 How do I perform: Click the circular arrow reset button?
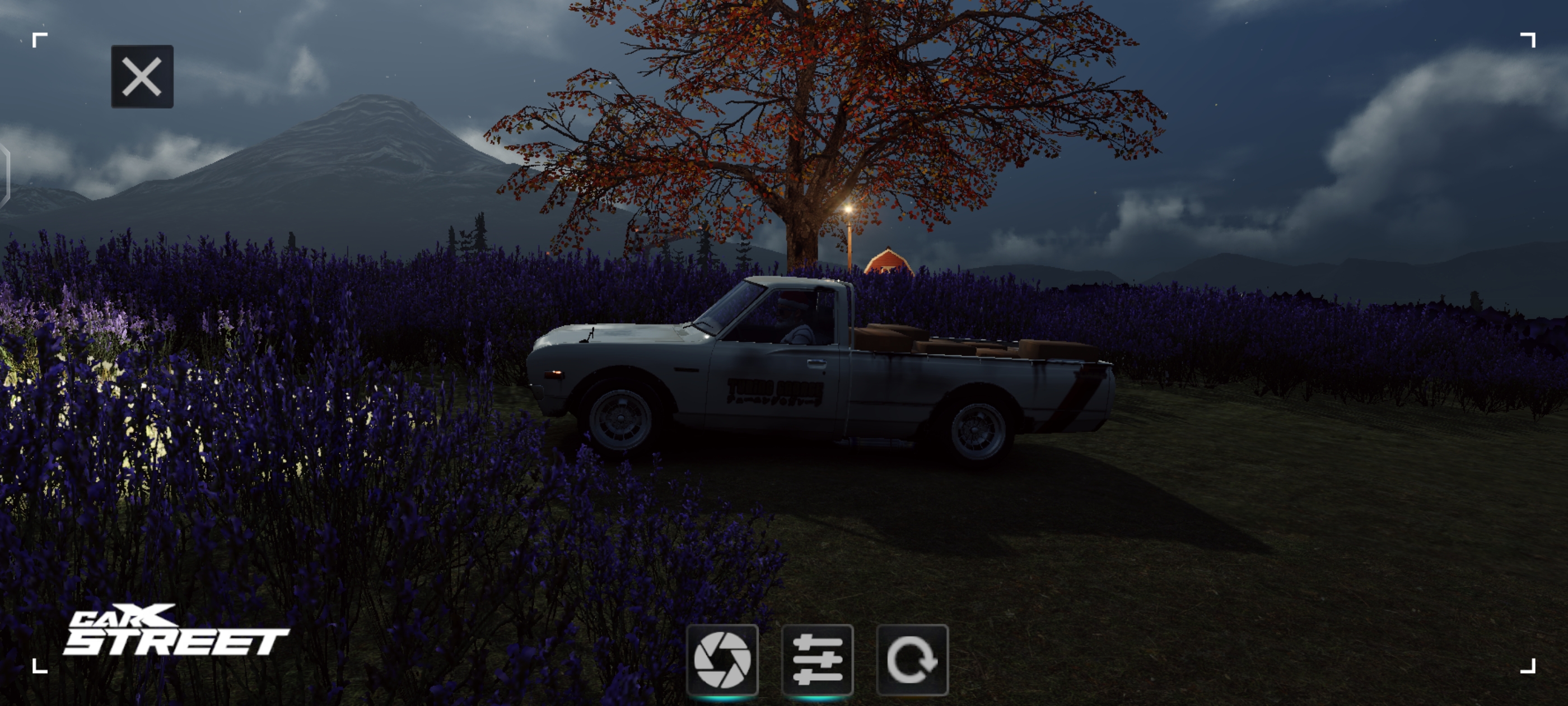[912, 659]
